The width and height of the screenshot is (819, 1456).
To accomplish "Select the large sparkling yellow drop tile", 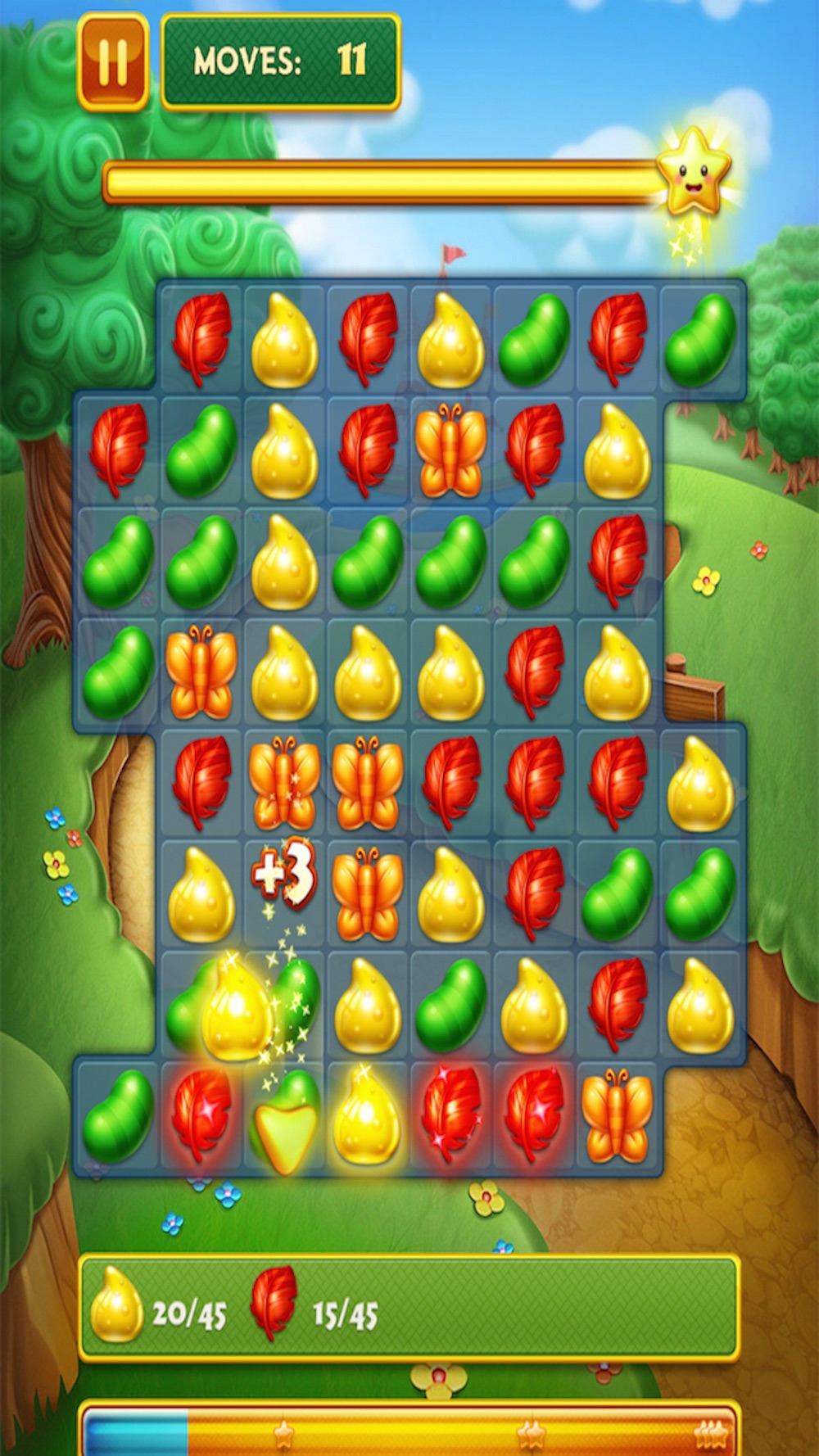I will [x=237, y=1009].
